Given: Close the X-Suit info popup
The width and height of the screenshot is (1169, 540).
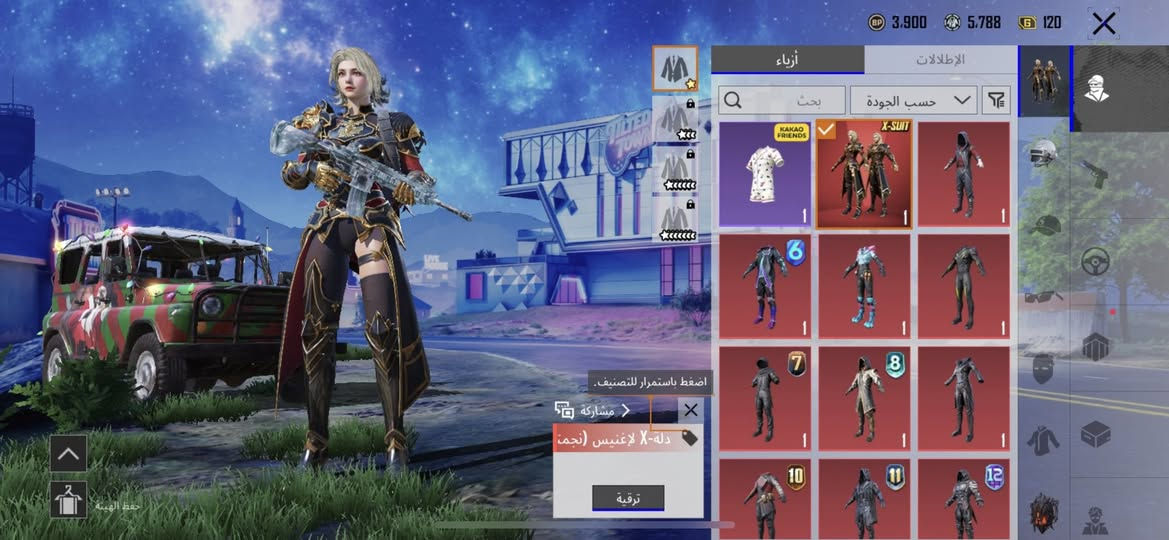Looking at the screenshot, I should pos(690,410).
